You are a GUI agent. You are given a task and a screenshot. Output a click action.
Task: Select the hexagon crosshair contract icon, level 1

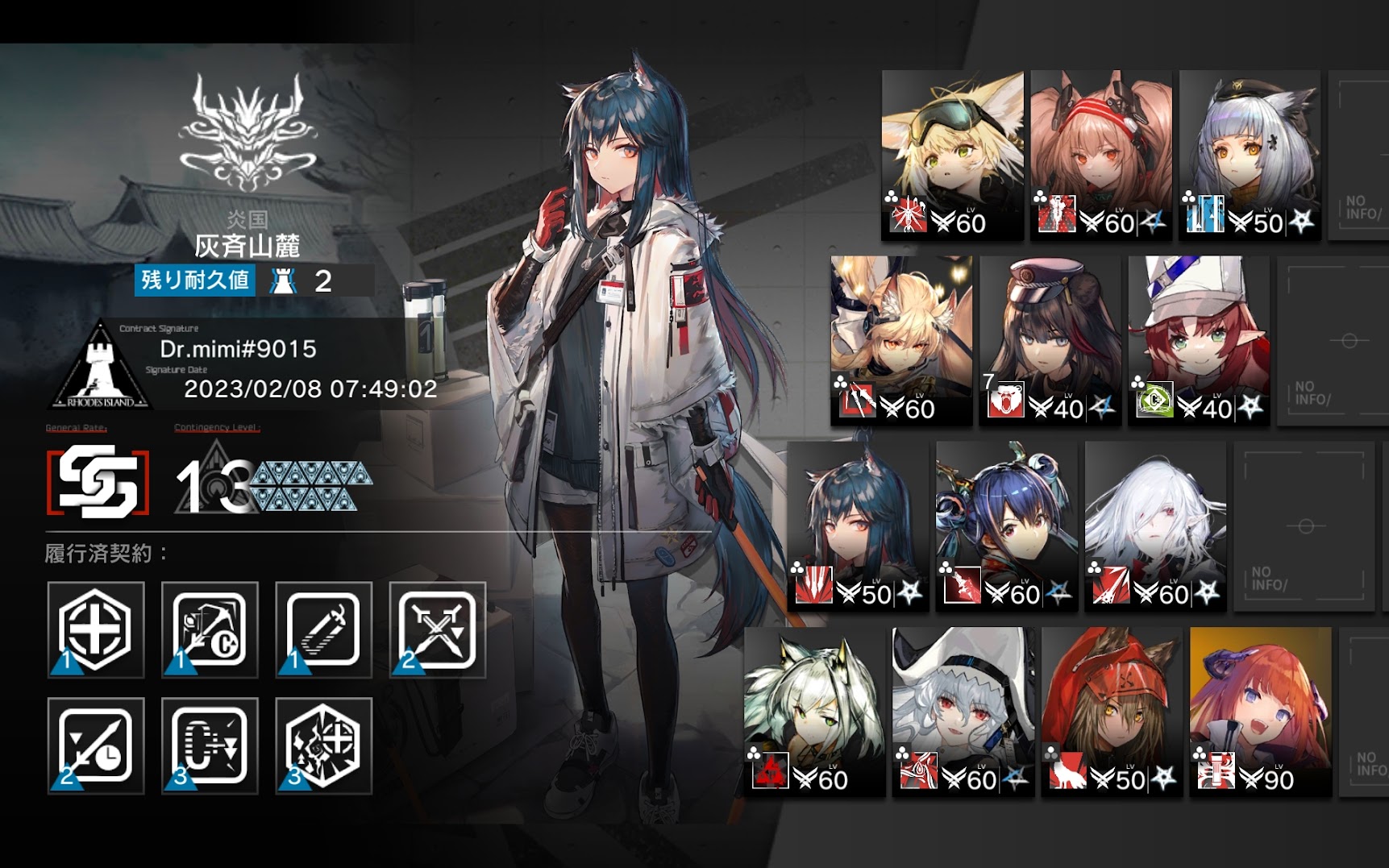(x=95, y=629)
